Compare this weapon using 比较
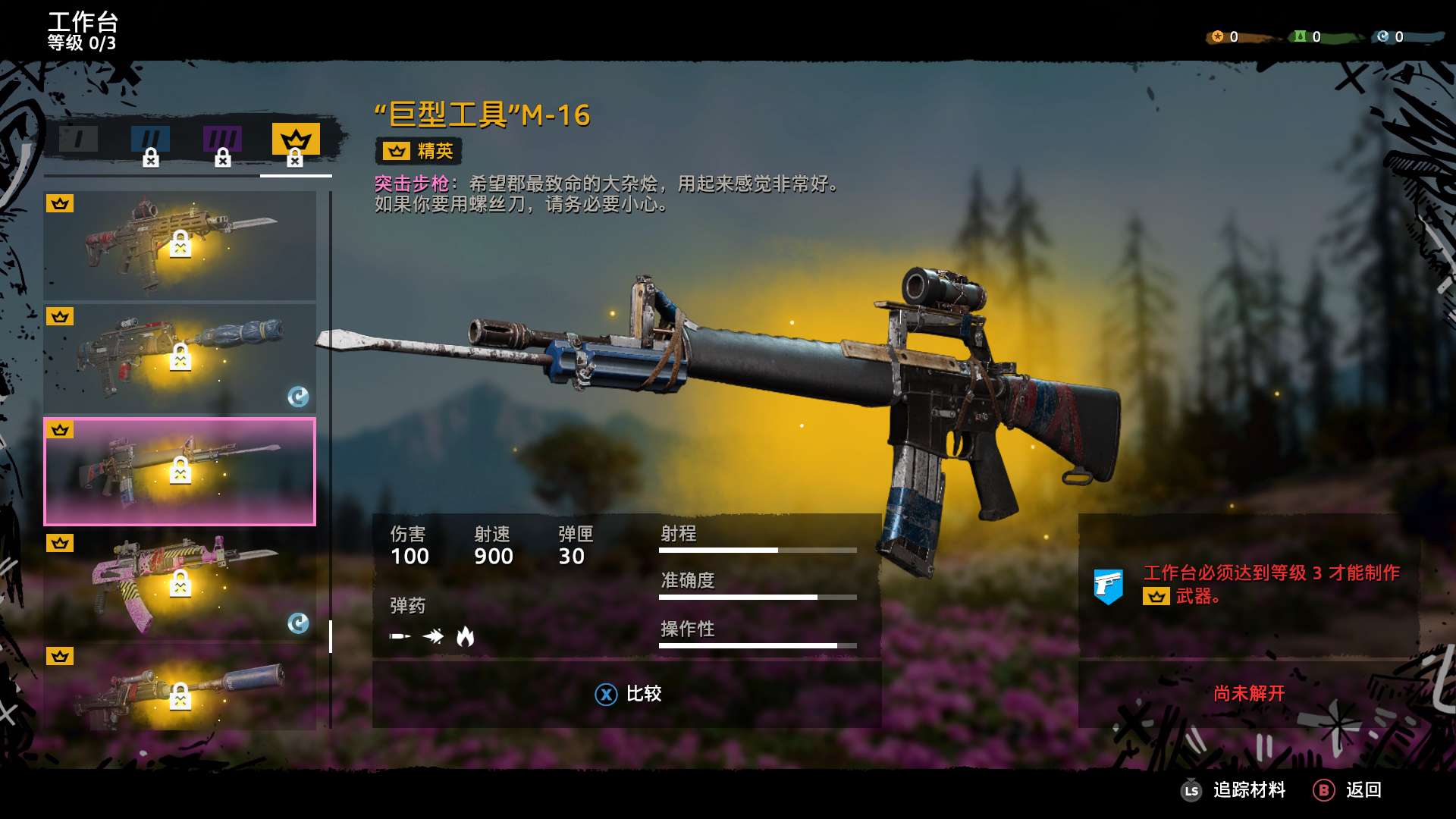This screenshot has height=819, width=1456. (x=628, y=694)
